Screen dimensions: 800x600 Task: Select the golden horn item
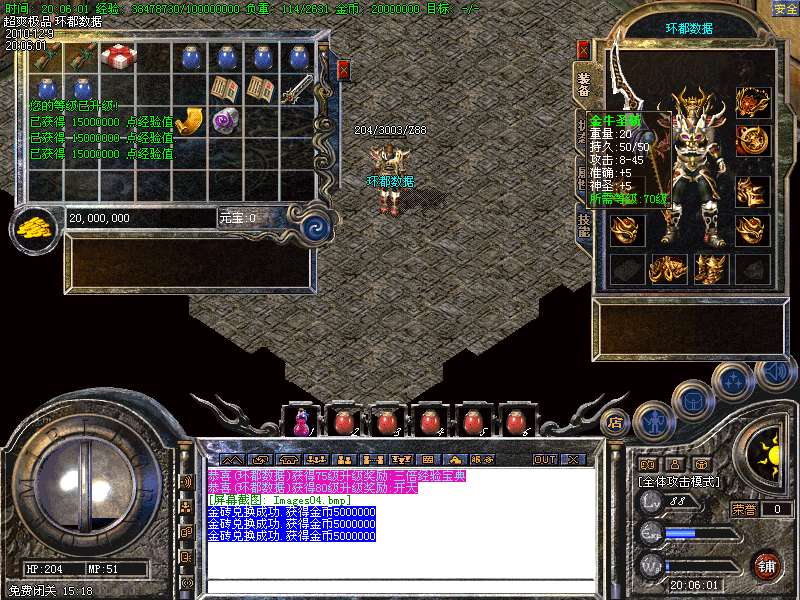tap(189, 122)
